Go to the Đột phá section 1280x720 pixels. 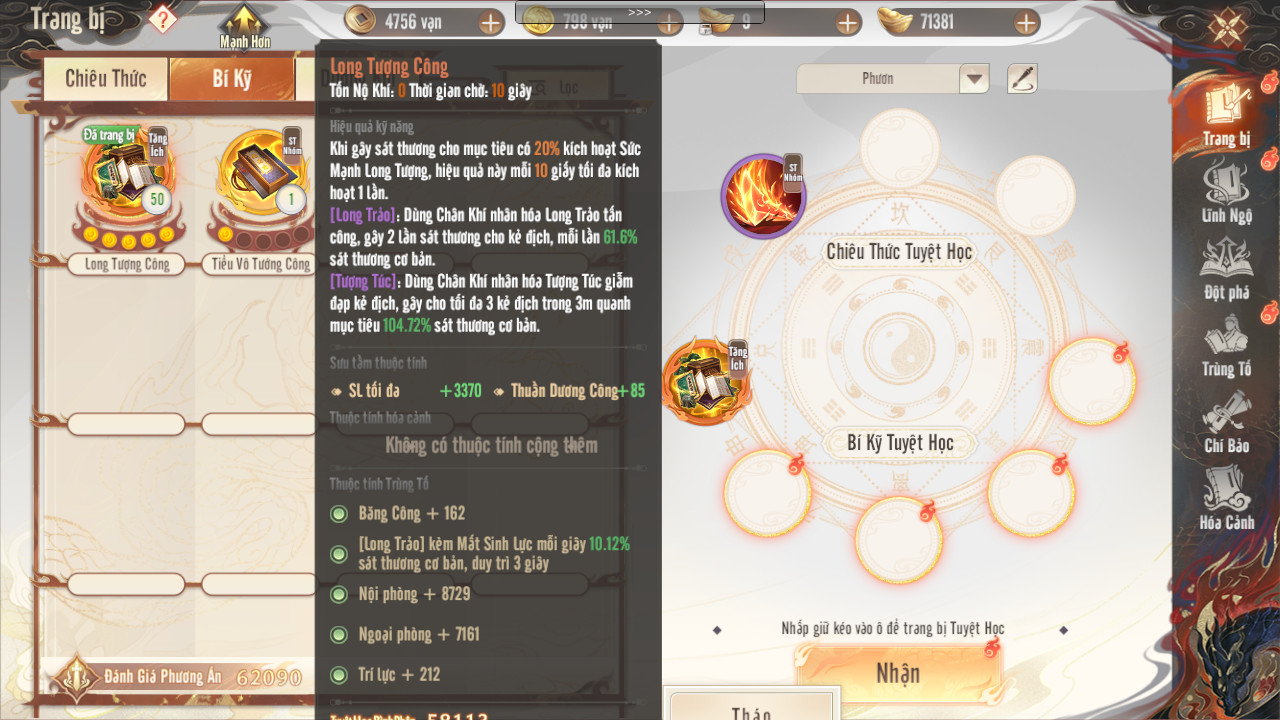1226,270
